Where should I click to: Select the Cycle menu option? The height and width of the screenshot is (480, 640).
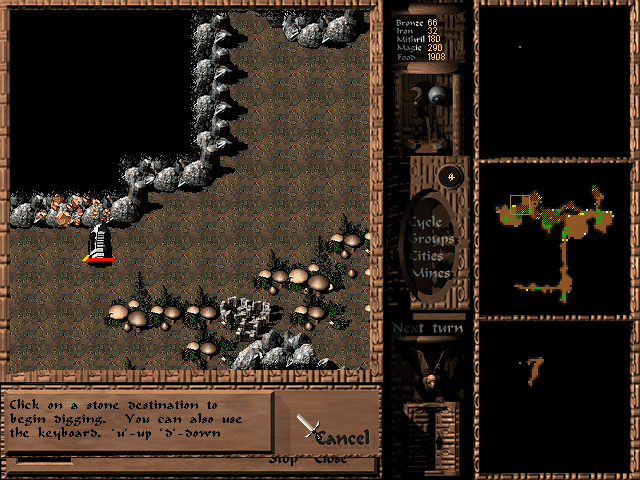click(425, 221)
